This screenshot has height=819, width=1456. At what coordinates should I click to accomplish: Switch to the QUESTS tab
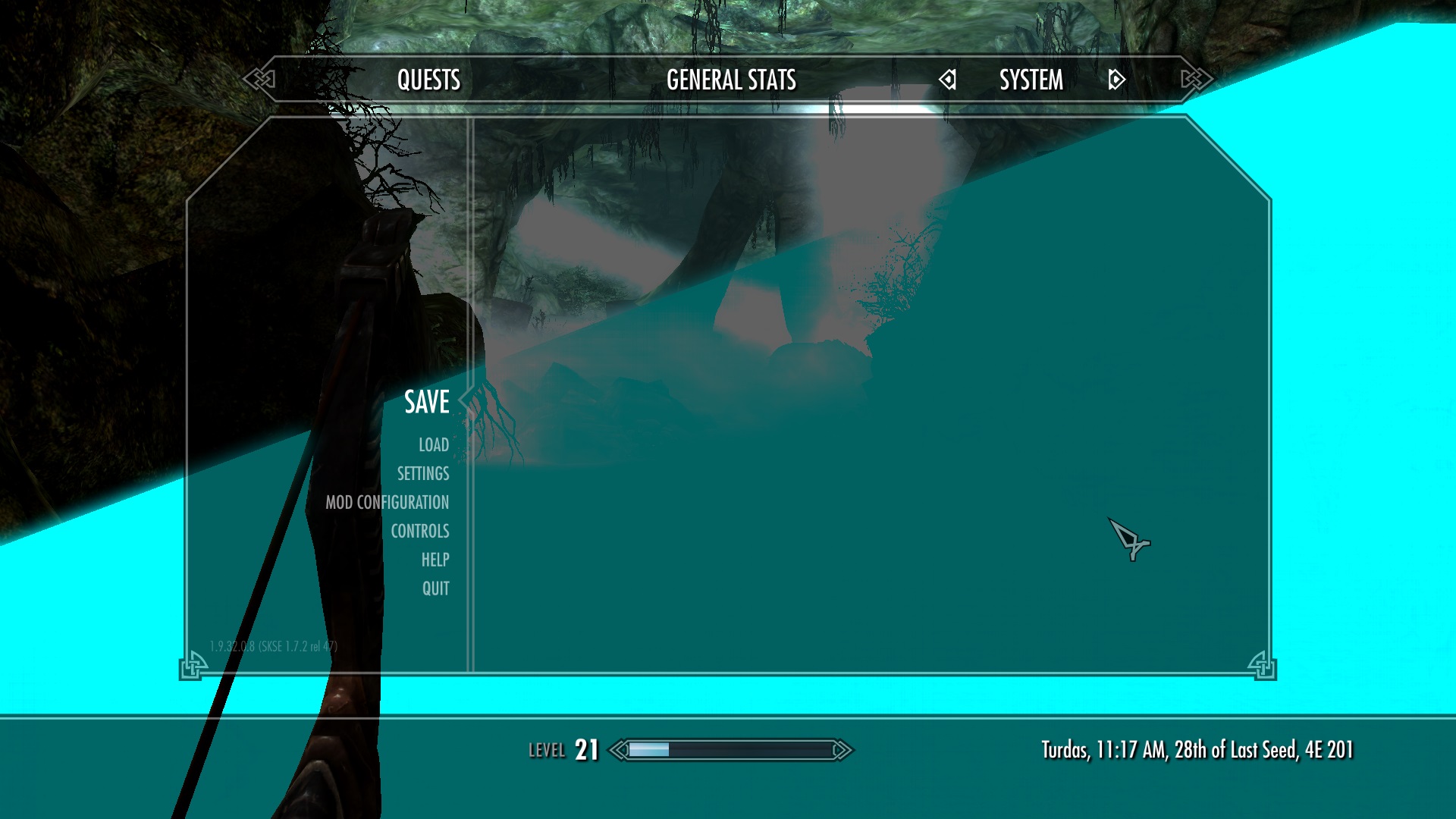tap(429, 79)
